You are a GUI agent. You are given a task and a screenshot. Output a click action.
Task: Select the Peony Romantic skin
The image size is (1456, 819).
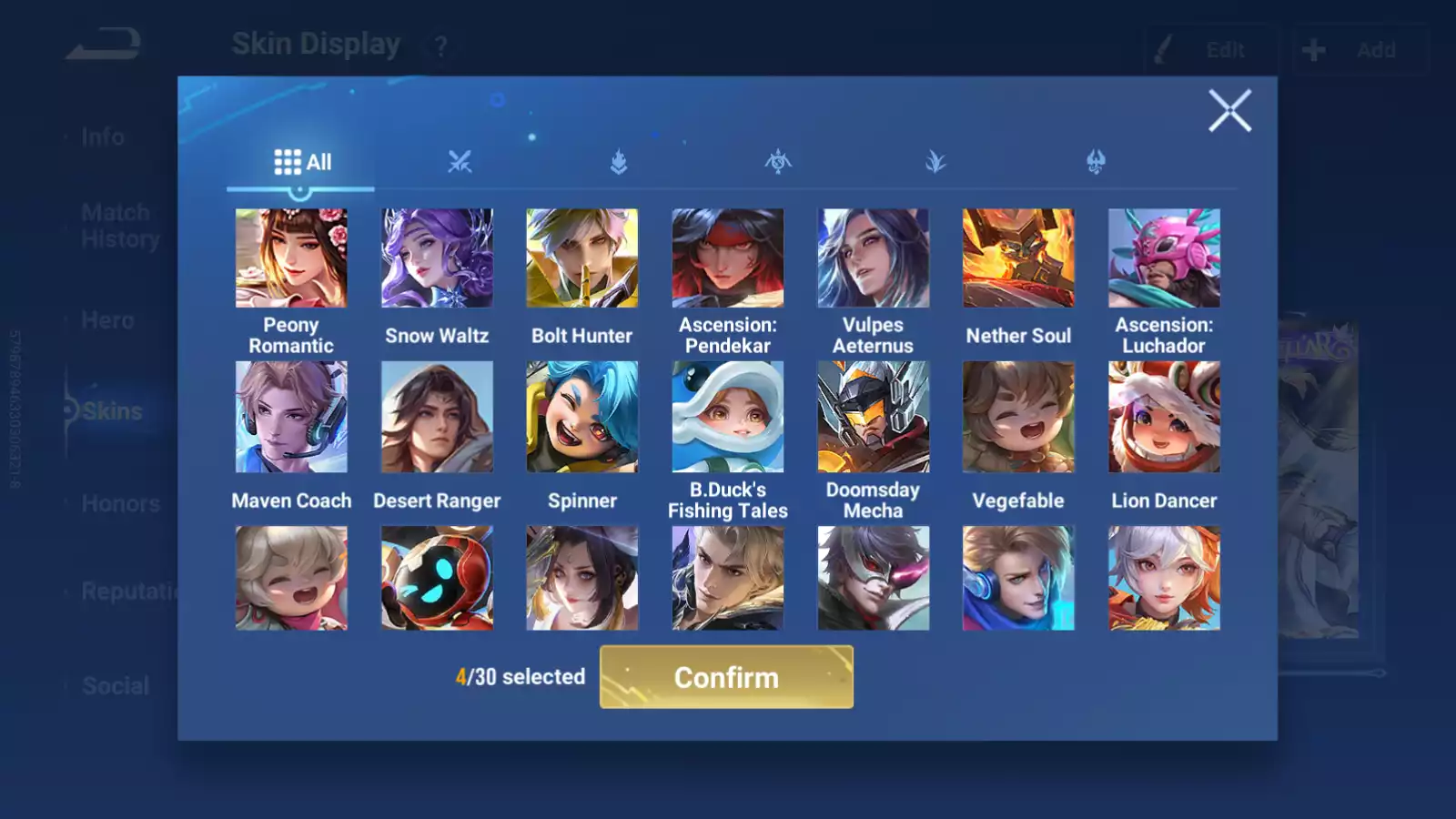291,258
